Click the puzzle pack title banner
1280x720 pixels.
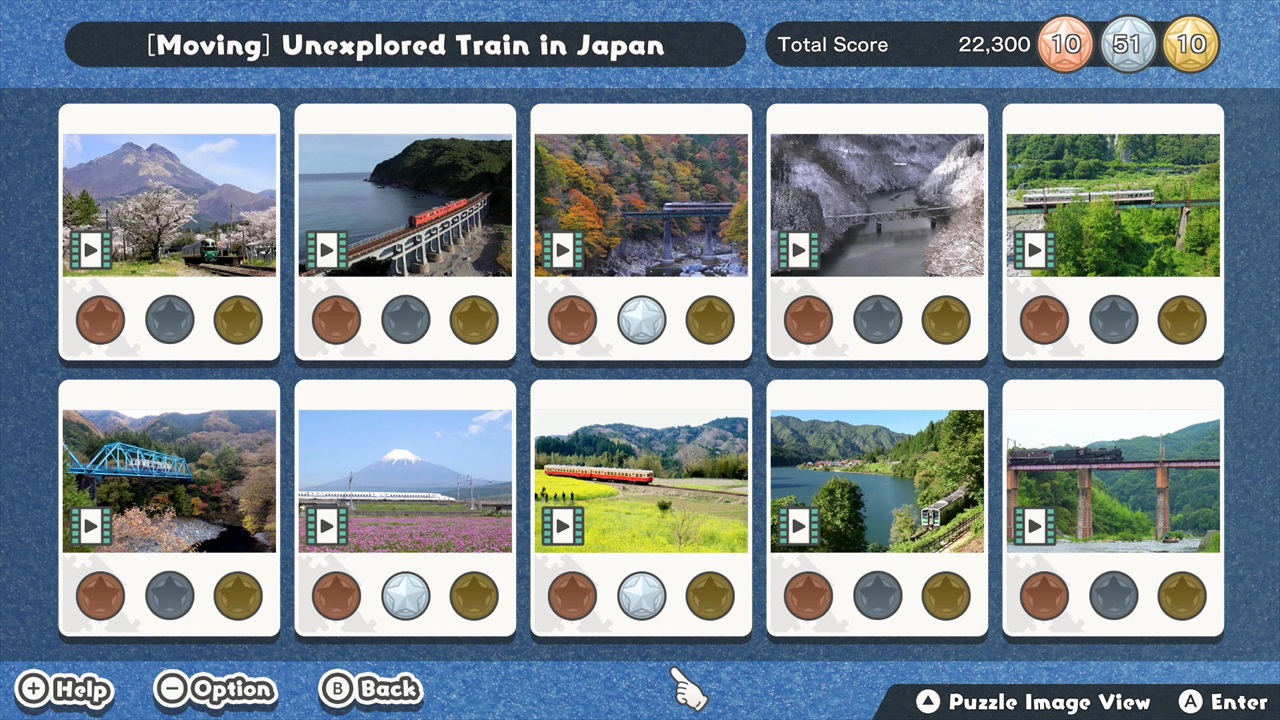click(405, 44)
